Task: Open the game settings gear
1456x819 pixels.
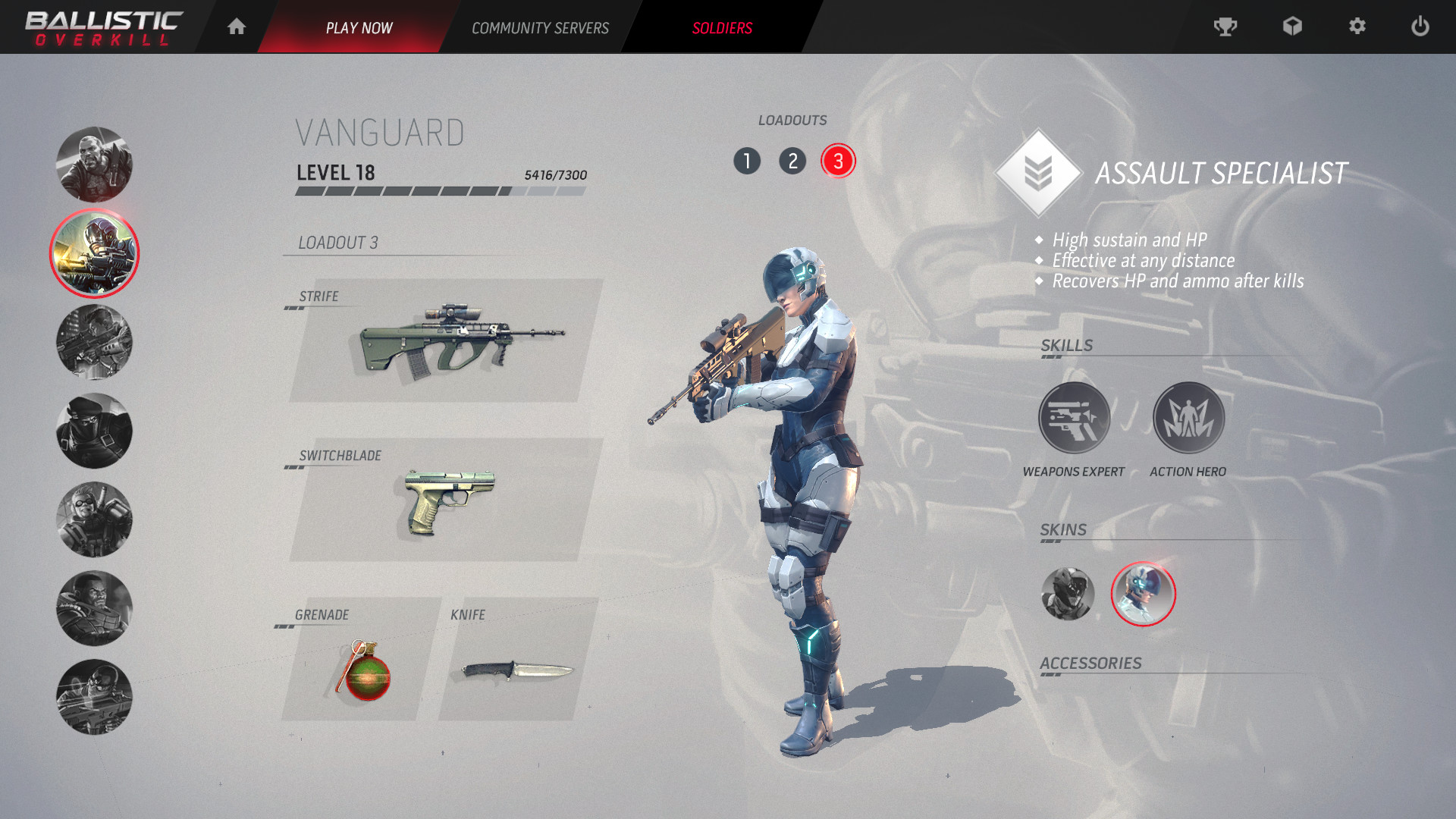Action: pyautogui.click(x=1357, y=27)
